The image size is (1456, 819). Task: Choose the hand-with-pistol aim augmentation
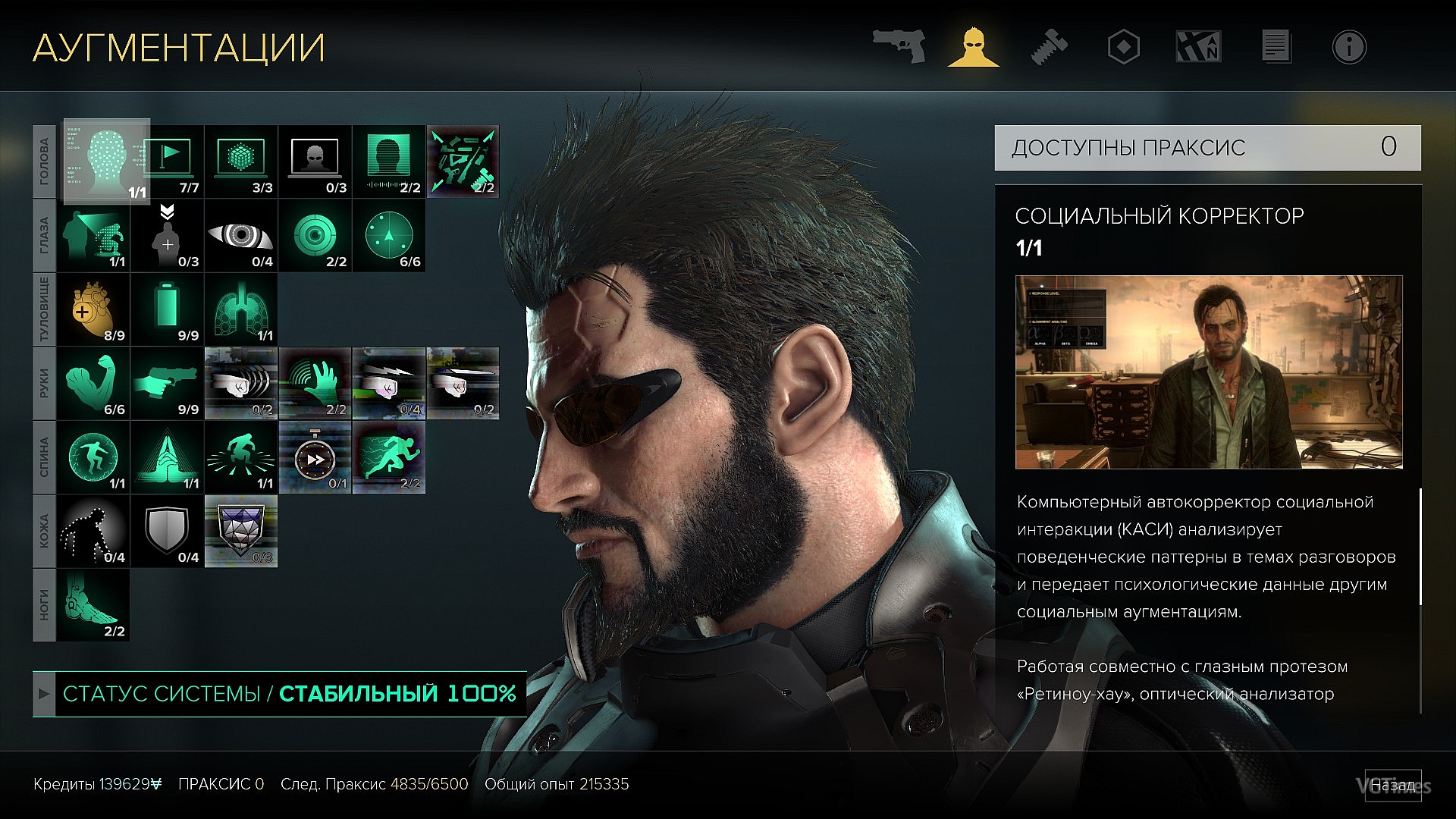coord(168,384)
